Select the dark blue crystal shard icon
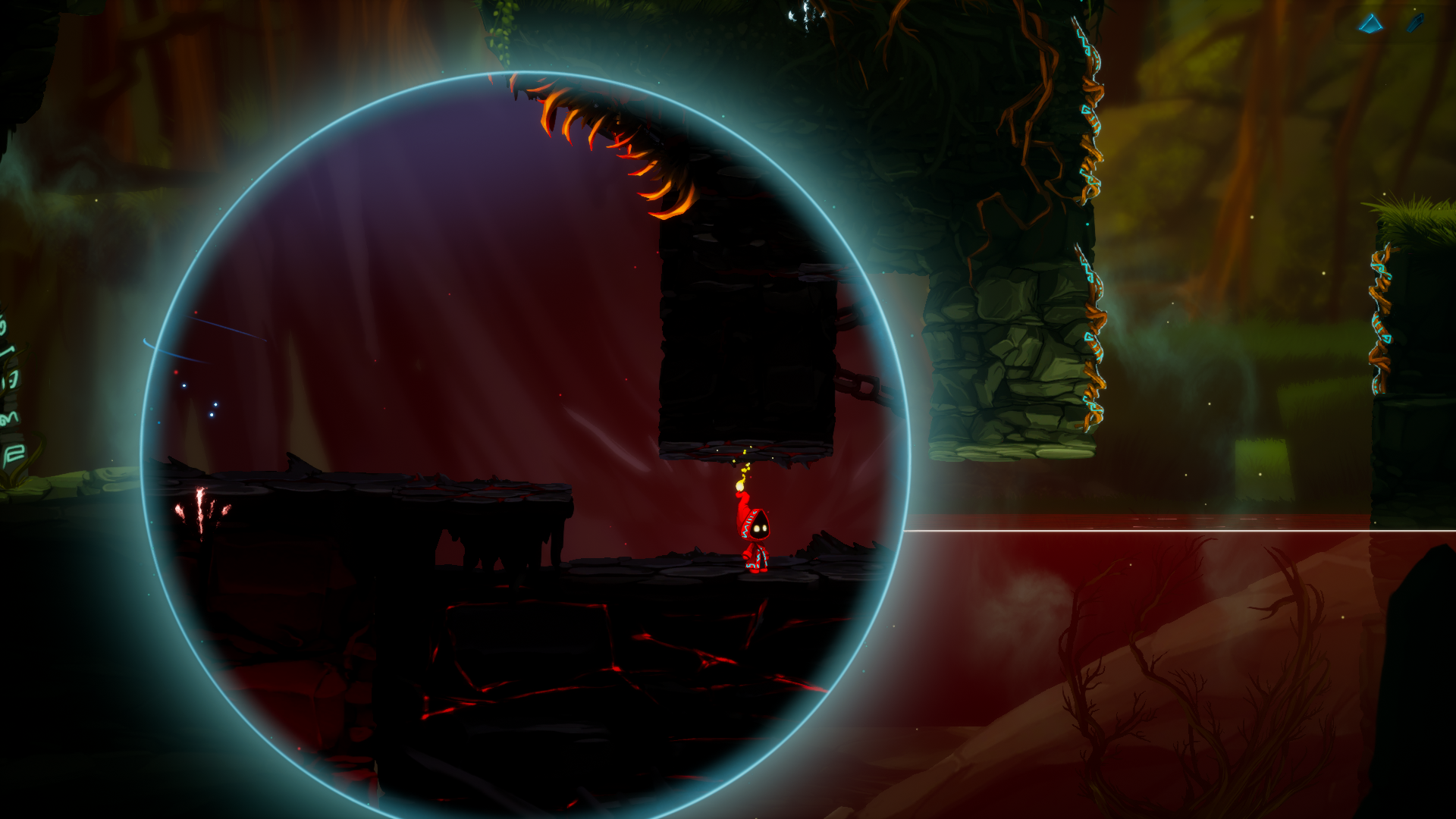The height and width of the screenshot is (819, 1456). [1415, 24]
